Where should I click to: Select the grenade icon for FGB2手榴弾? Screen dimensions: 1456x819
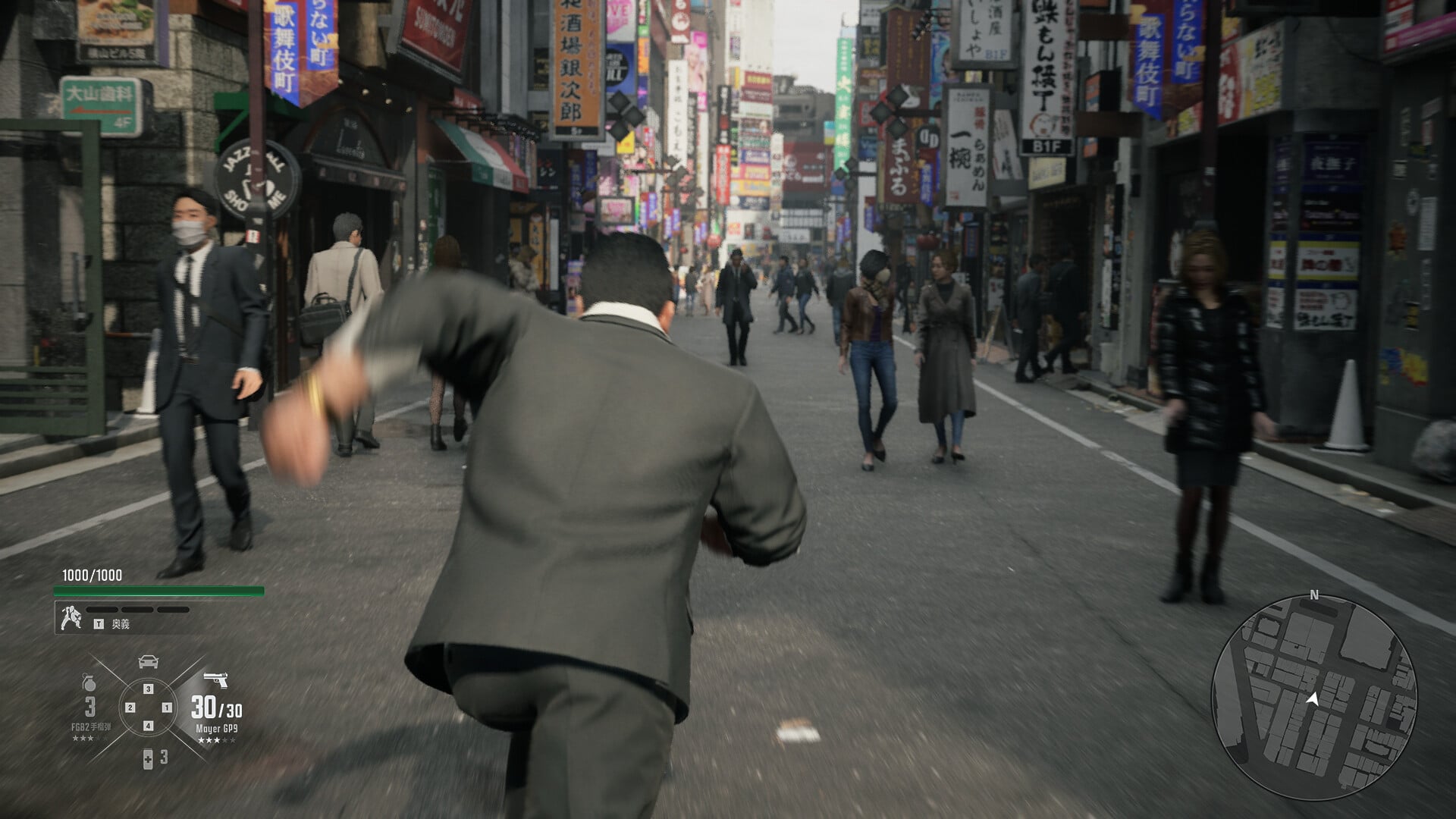(89, 681)
